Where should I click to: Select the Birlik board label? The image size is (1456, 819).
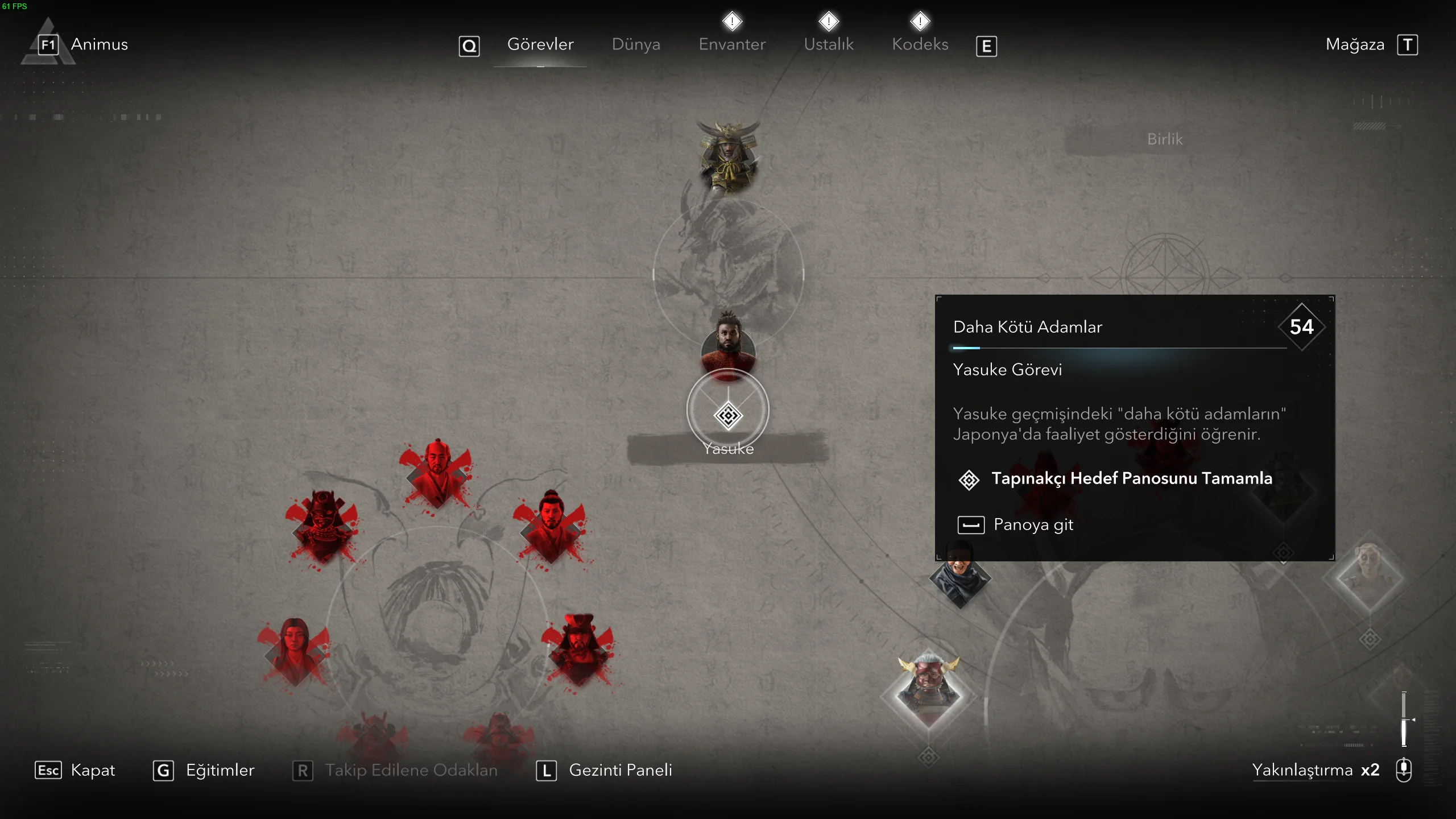(x=1164, y=139)
